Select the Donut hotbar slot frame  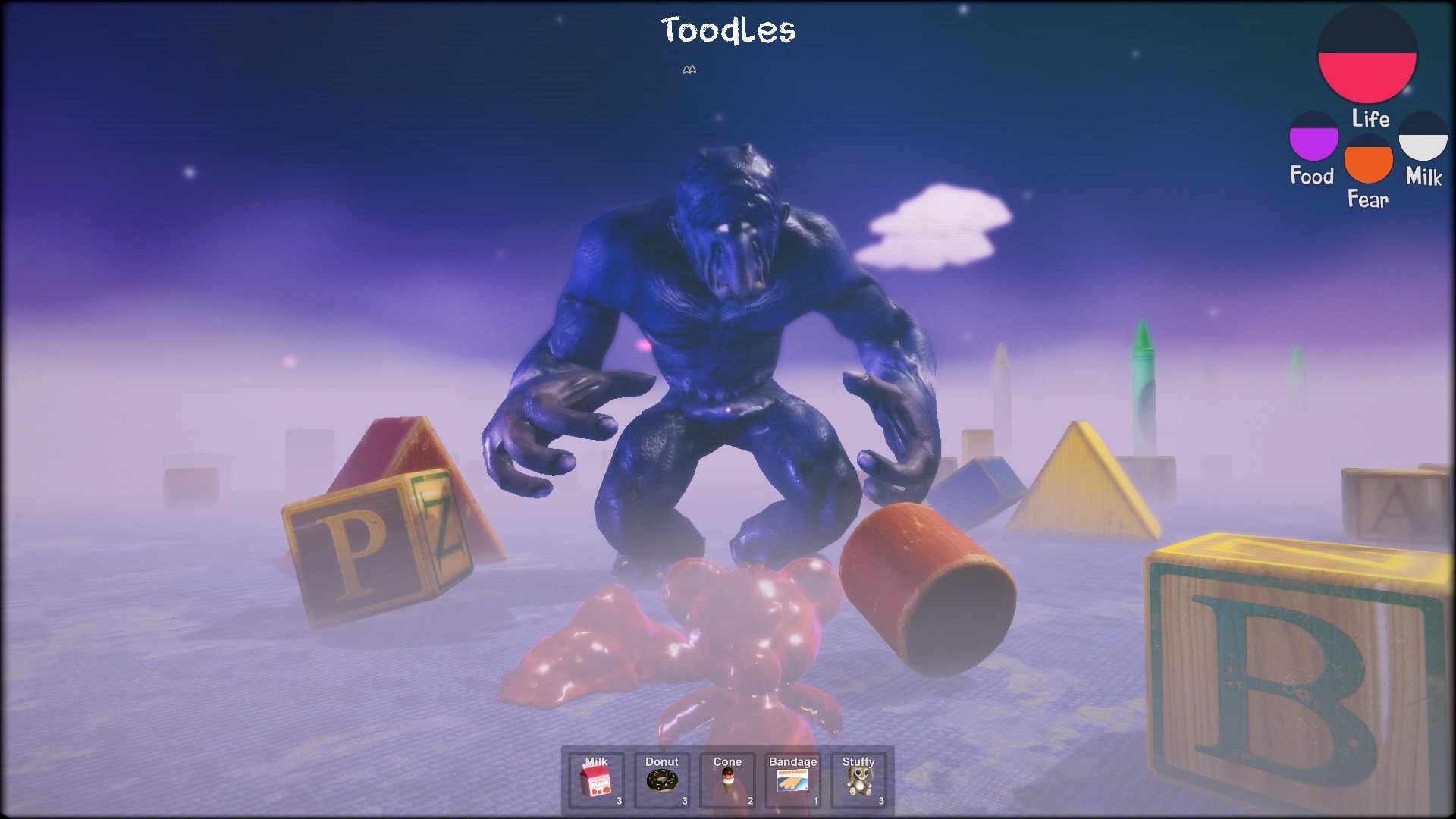[661, 780]
